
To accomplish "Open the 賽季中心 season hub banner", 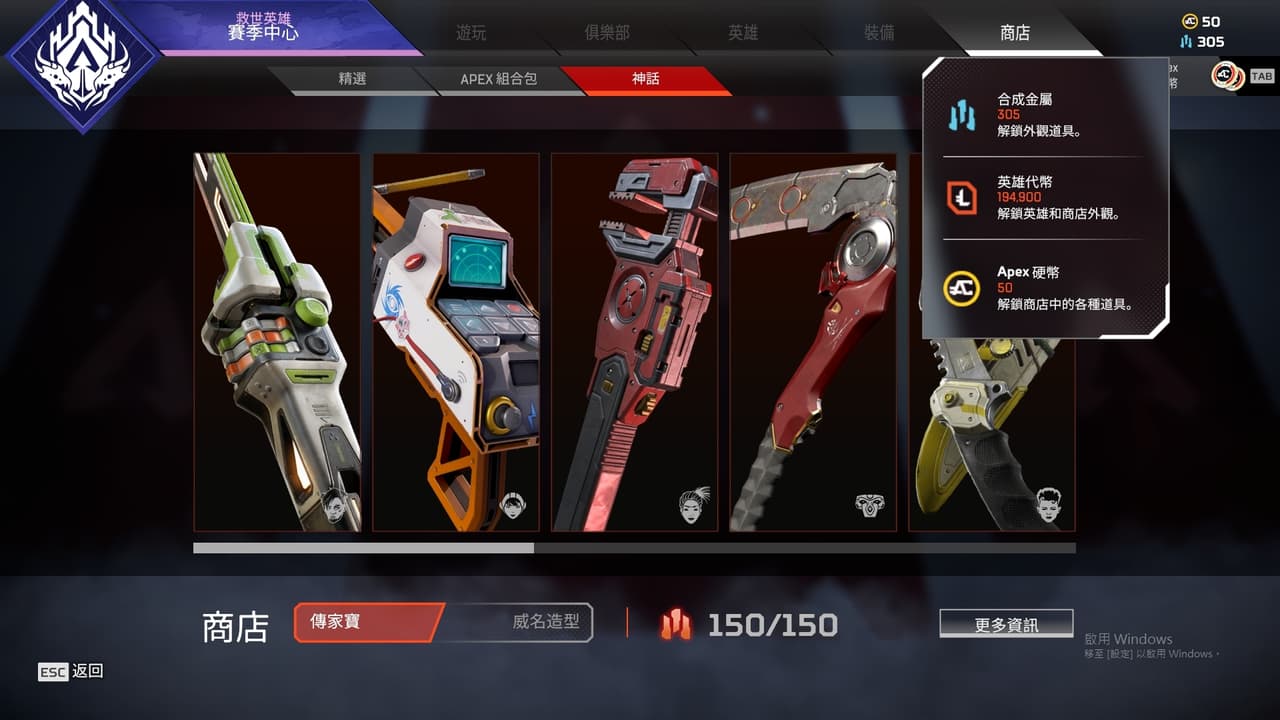I will [262, 28].
